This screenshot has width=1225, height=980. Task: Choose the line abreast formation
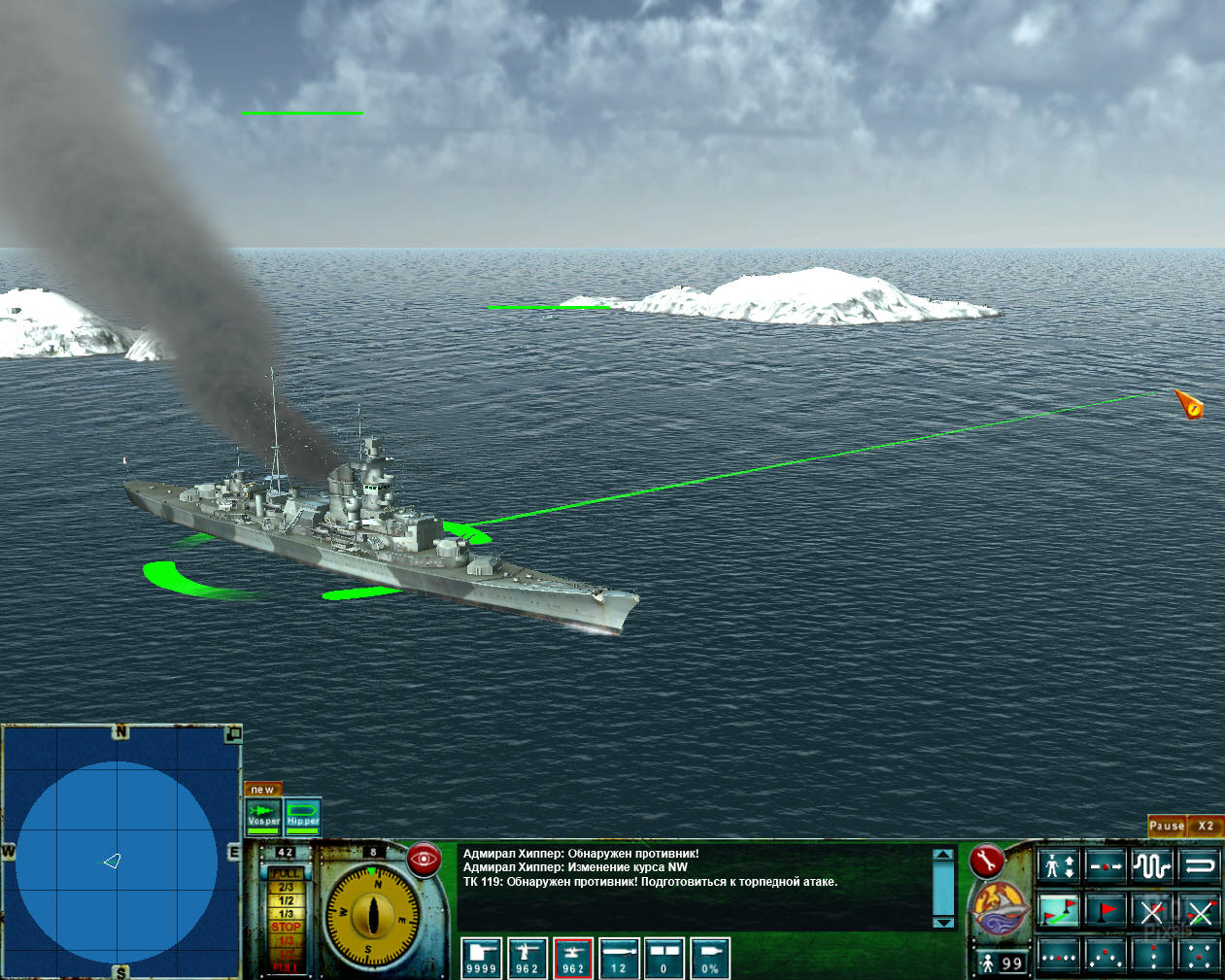pyautogui.click(x=1058, y=957)
